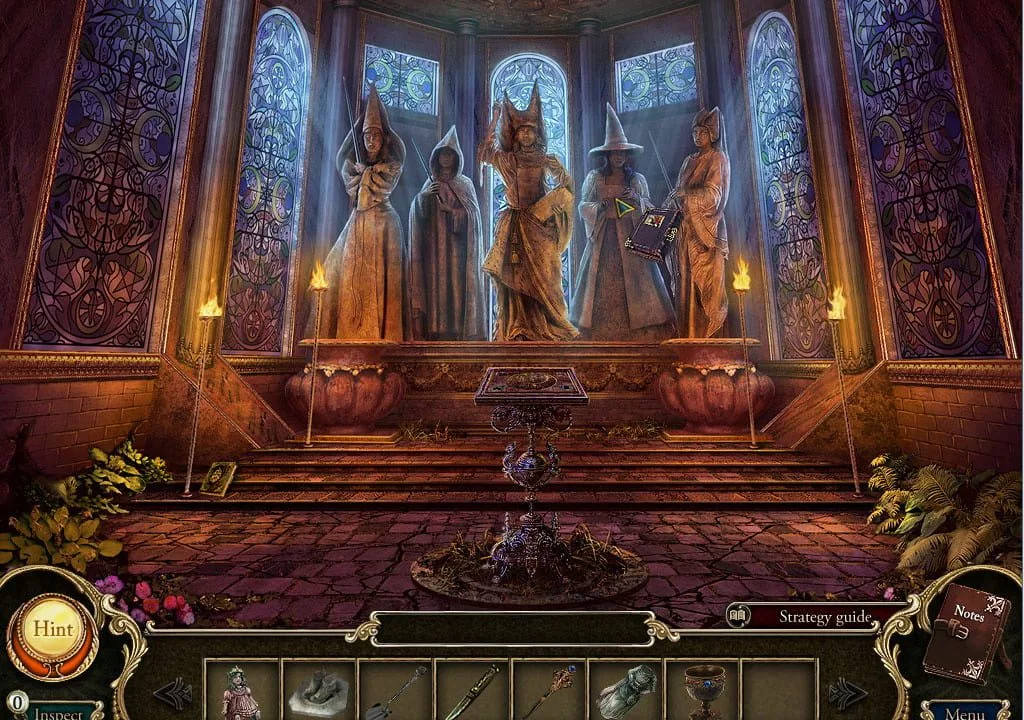The width and height of the screenshot is (1024, 720).
Task: Use the glowing Hint orb
Action: [x=52, y=630]
